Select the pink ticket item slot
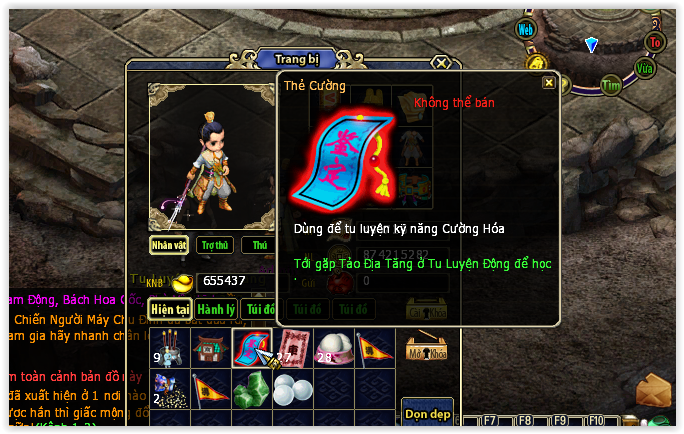The height and width of the screenshot is (434, 684). click(x=291, y=347)
